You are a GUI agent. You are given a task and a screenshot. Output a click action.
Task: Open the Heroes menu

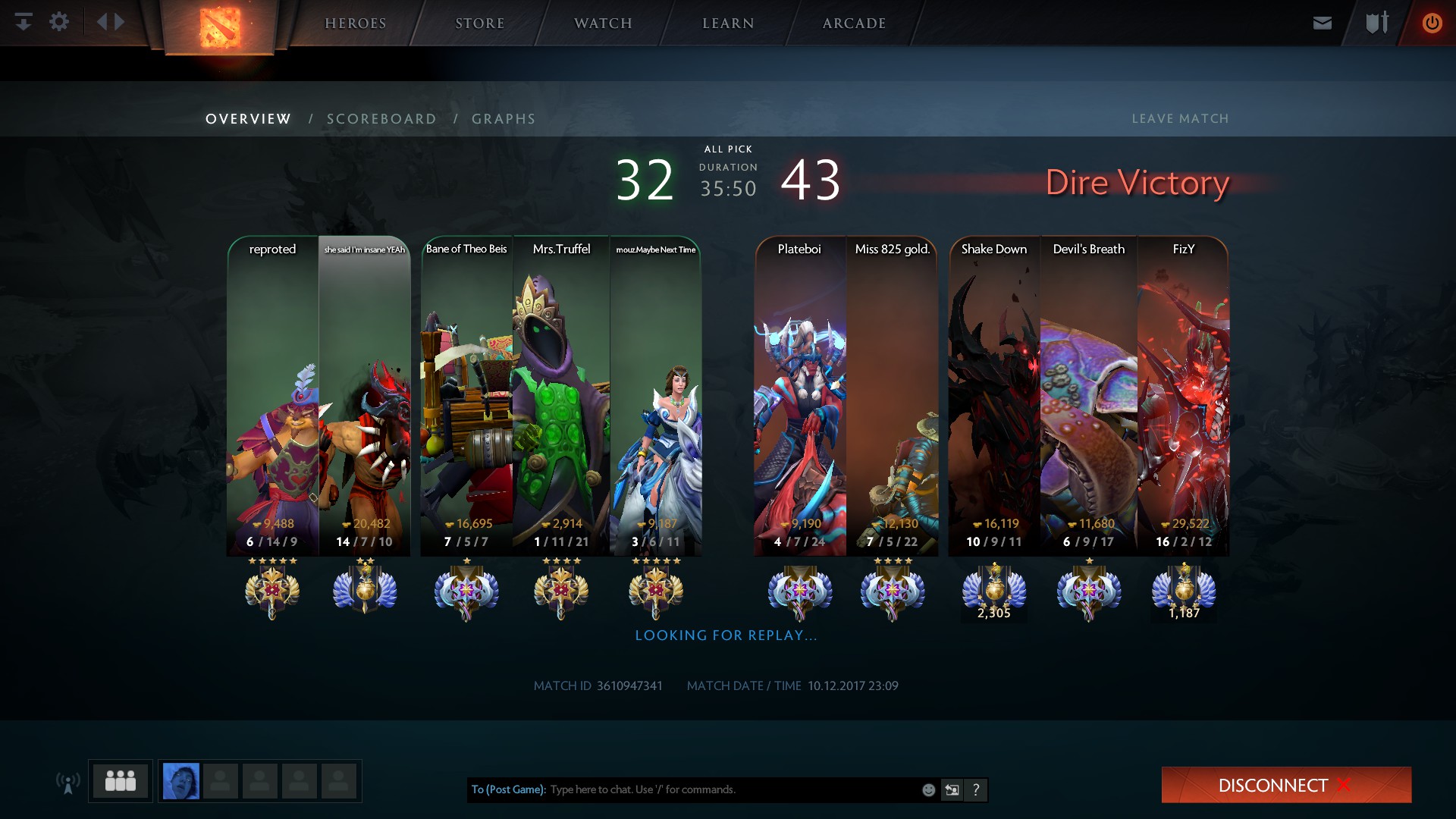(355, 24)
